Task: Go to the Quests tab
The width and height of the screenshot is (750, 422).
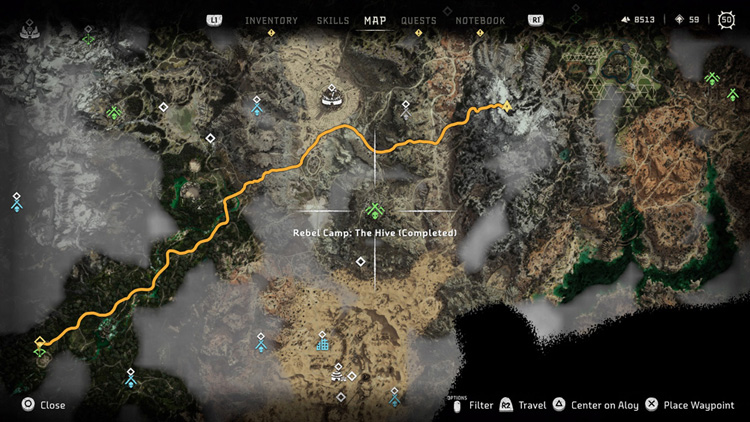Action: pyautogui.click(x=420, y=20)
